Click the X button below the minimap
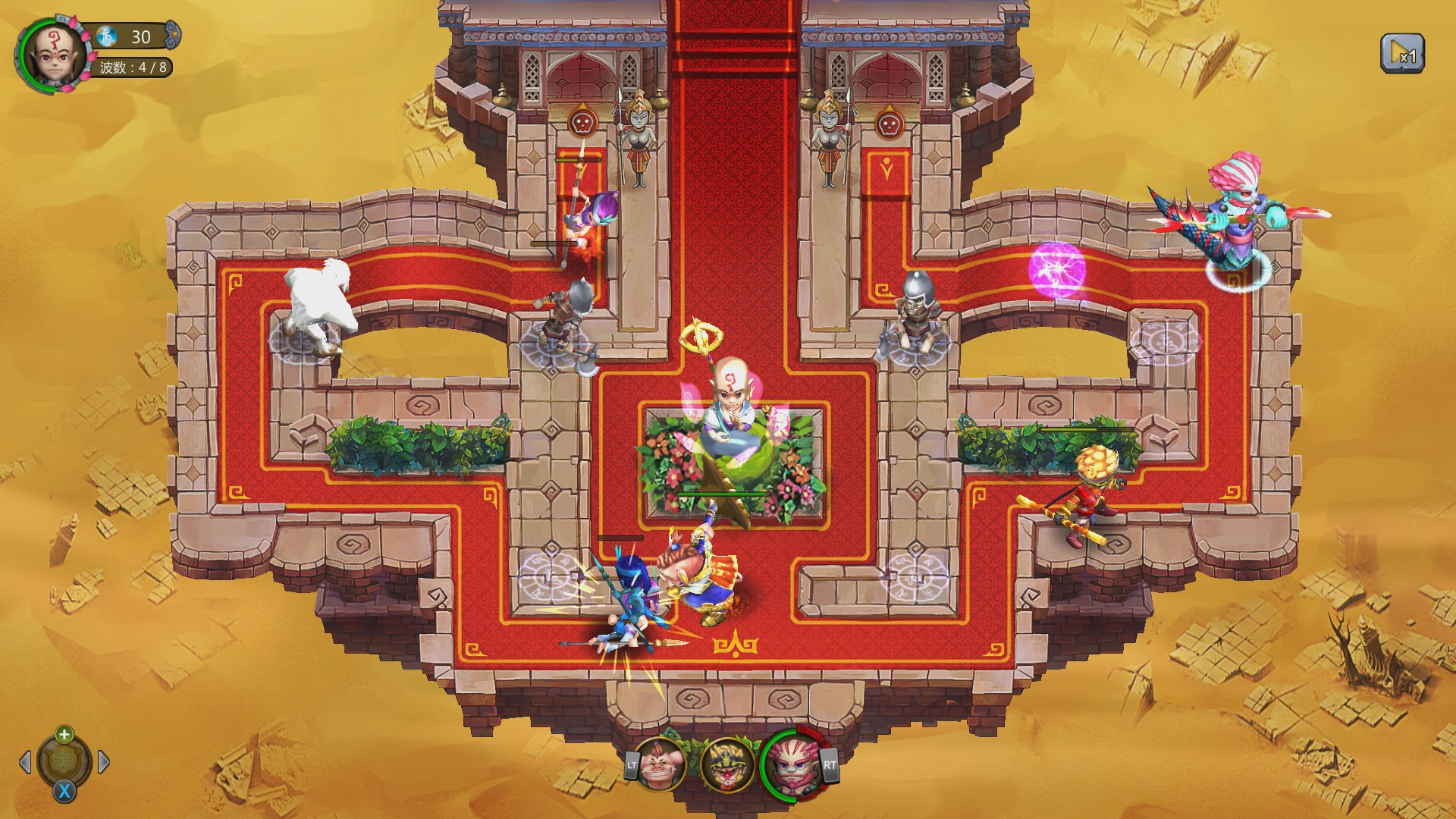 click(x=64, y=791)
